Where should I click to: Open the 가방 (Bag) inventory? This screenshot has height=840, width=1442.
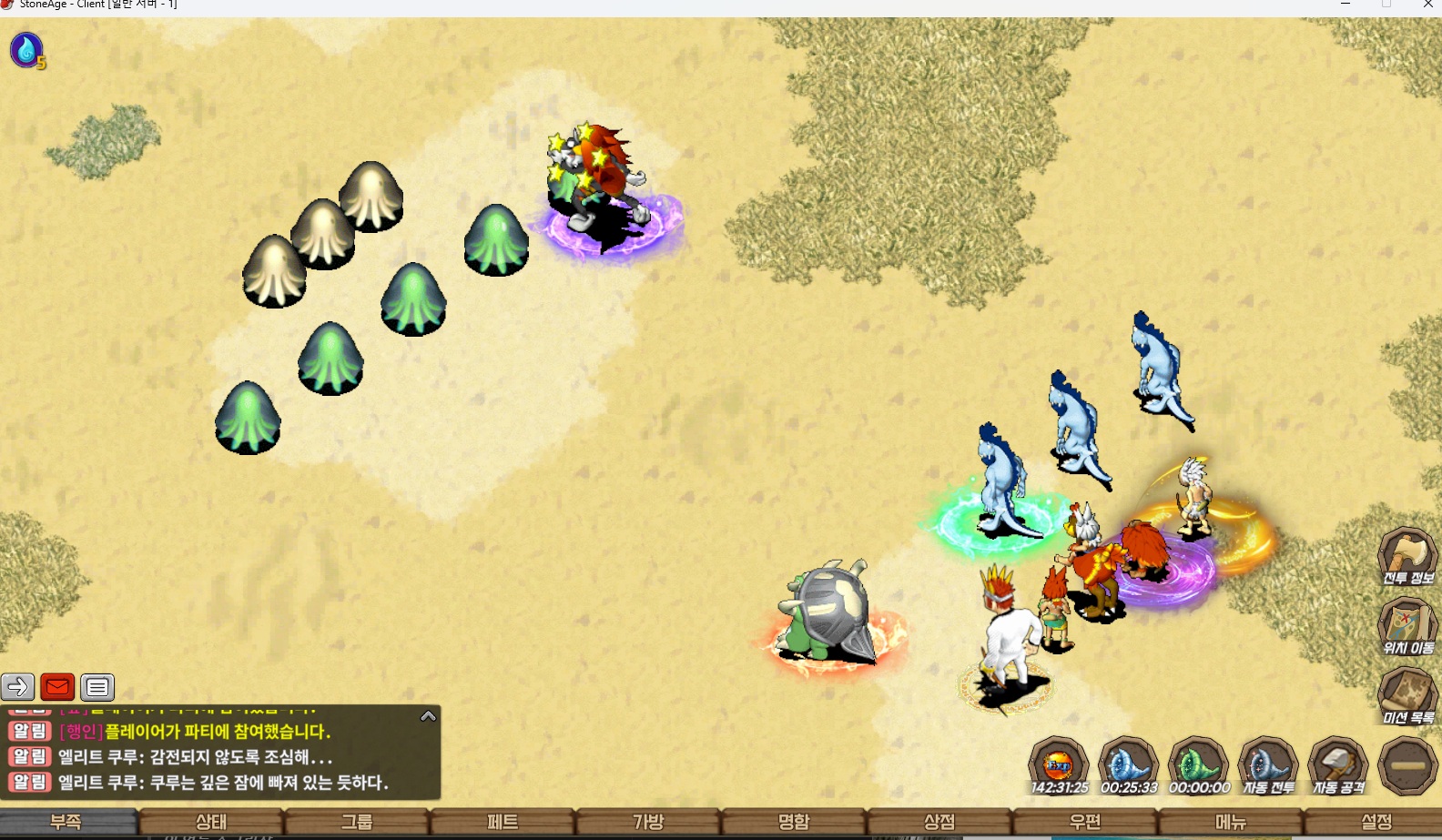coord(648,822)
